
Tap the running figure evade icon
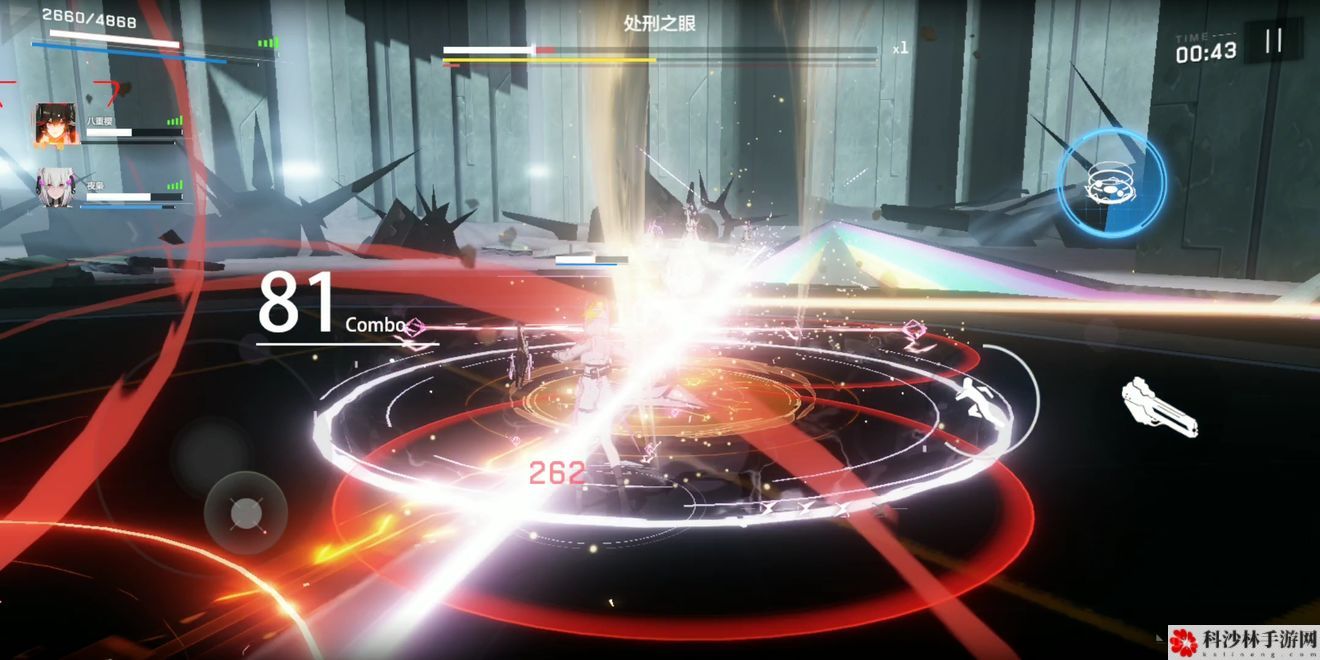point(977,402)
